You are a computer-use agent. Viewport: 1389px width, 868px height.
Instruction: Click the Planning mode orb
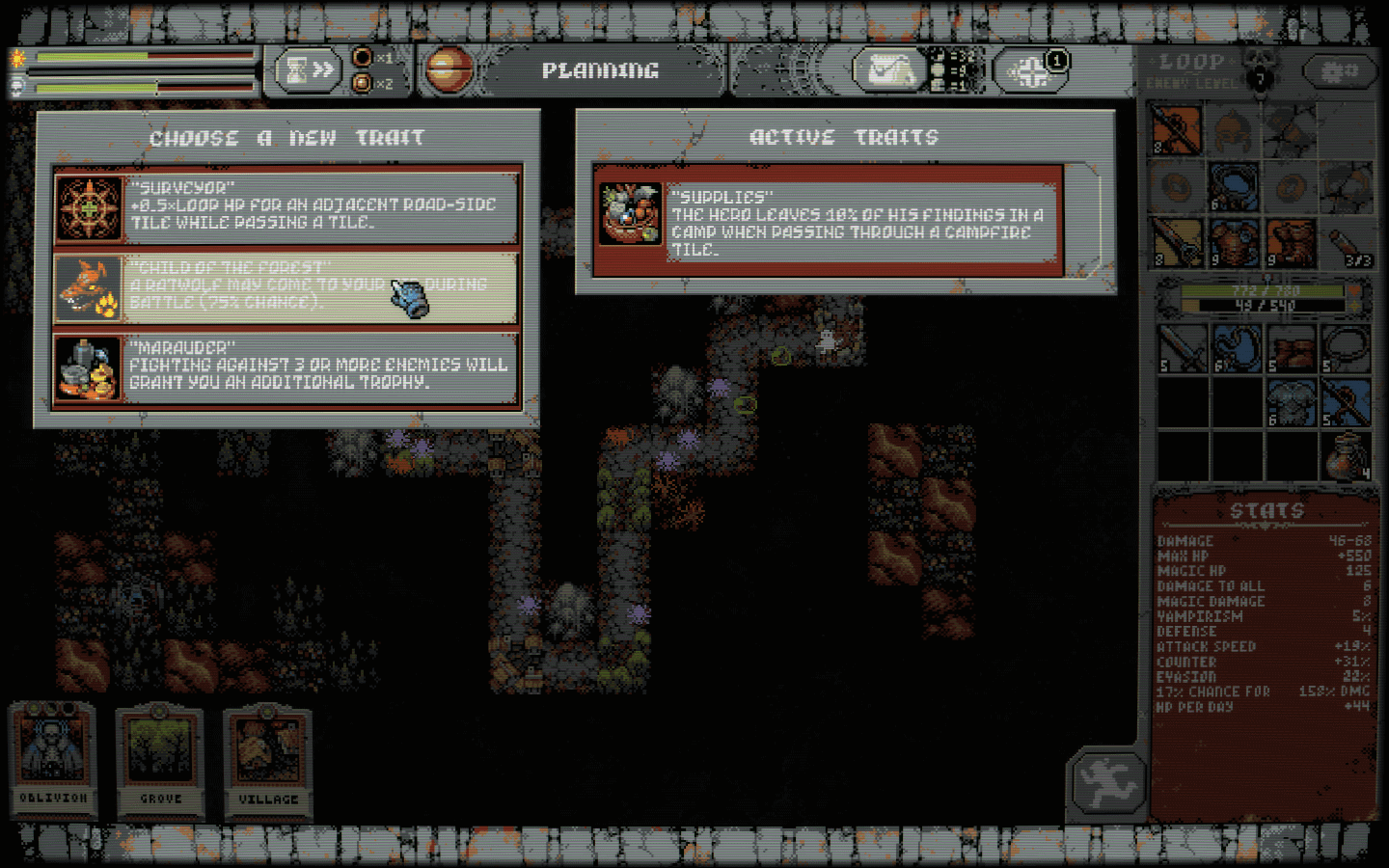[449, 69]
